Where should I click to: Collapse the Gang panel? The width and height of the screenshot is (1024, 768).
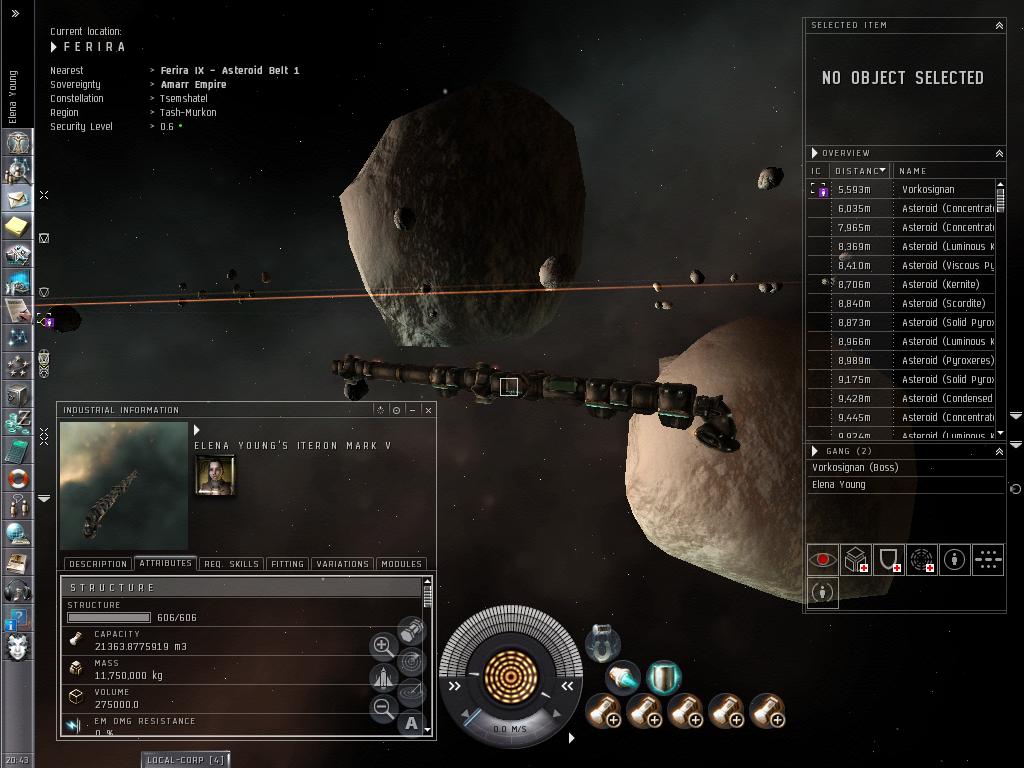pos(998,452)
